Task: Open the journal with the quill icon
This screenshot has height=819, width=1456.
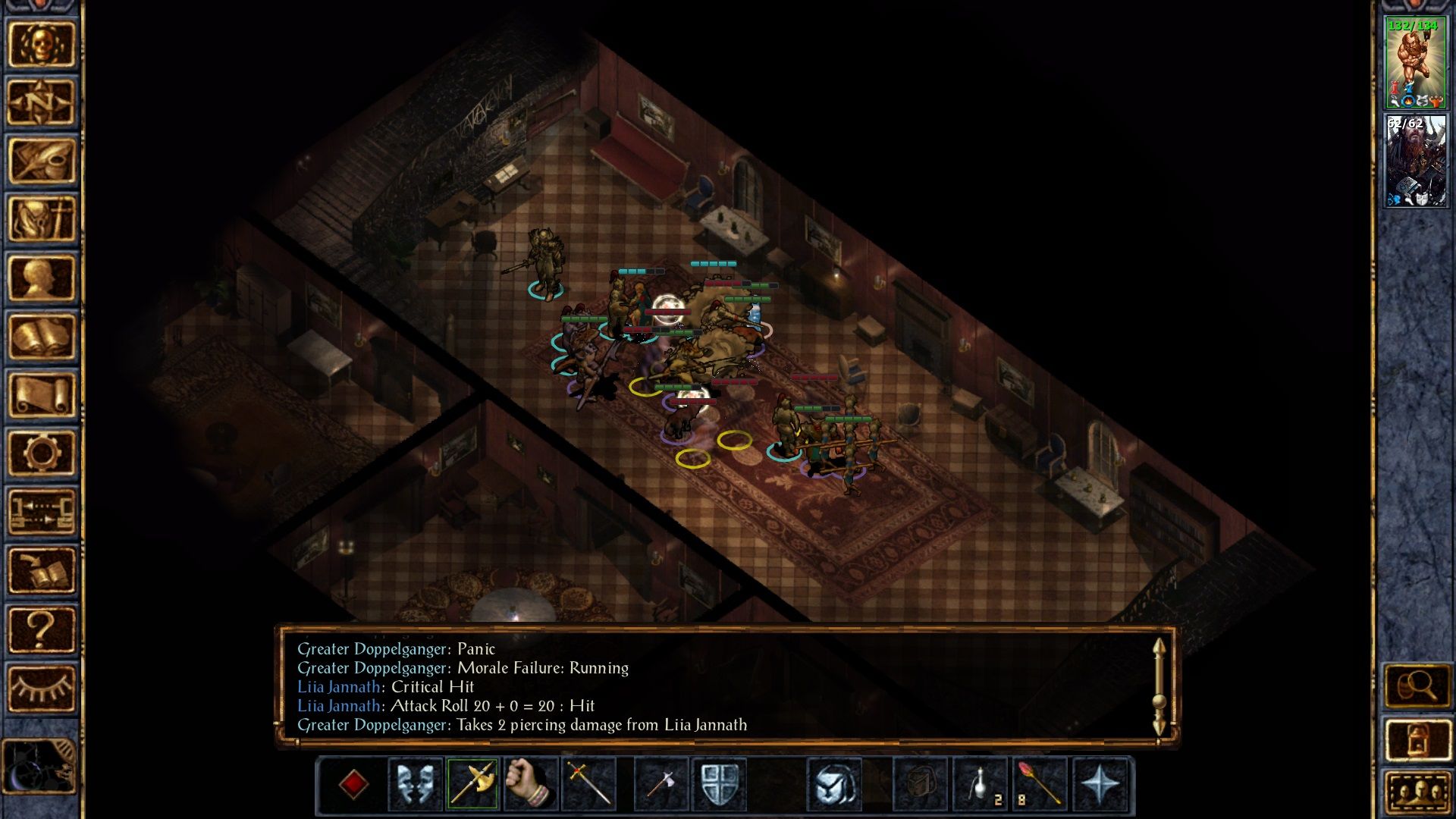Action: click(41, 161)
